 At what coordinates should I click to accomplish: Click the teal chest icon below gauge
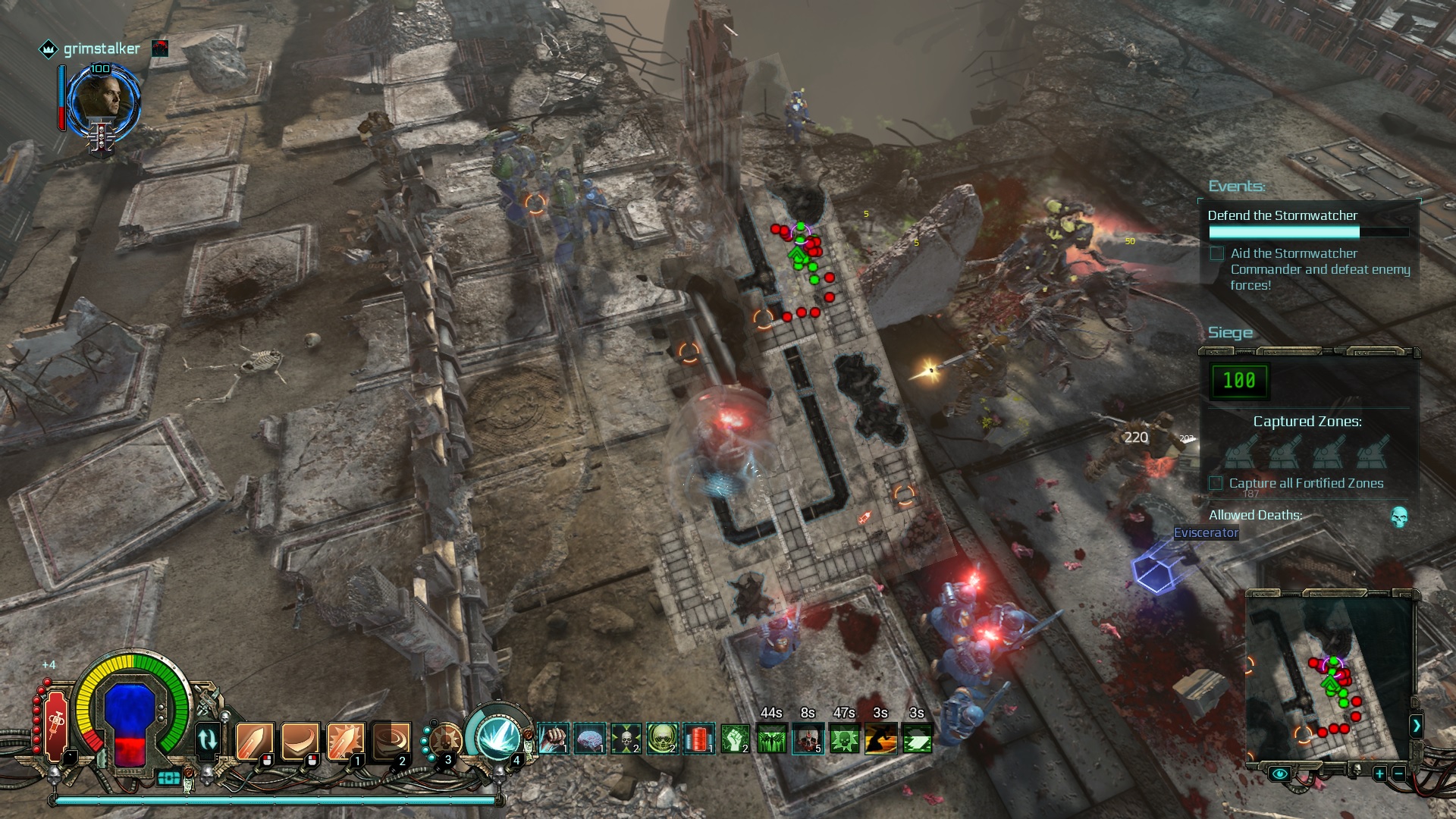tap(168, 778)
